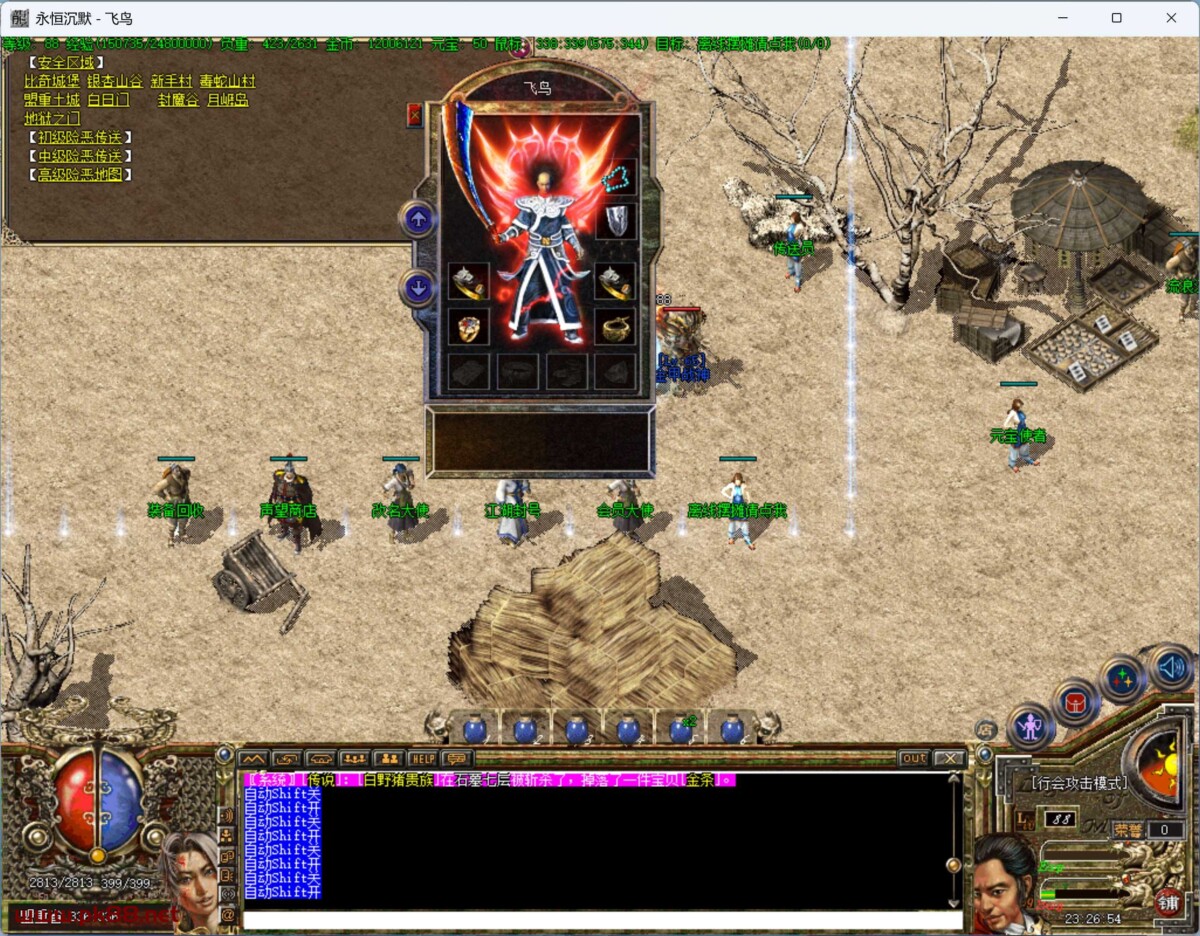Select the teal bead necklace slot
The height and width of the screenshot is (936, 1200).
[x=616, y=178]
